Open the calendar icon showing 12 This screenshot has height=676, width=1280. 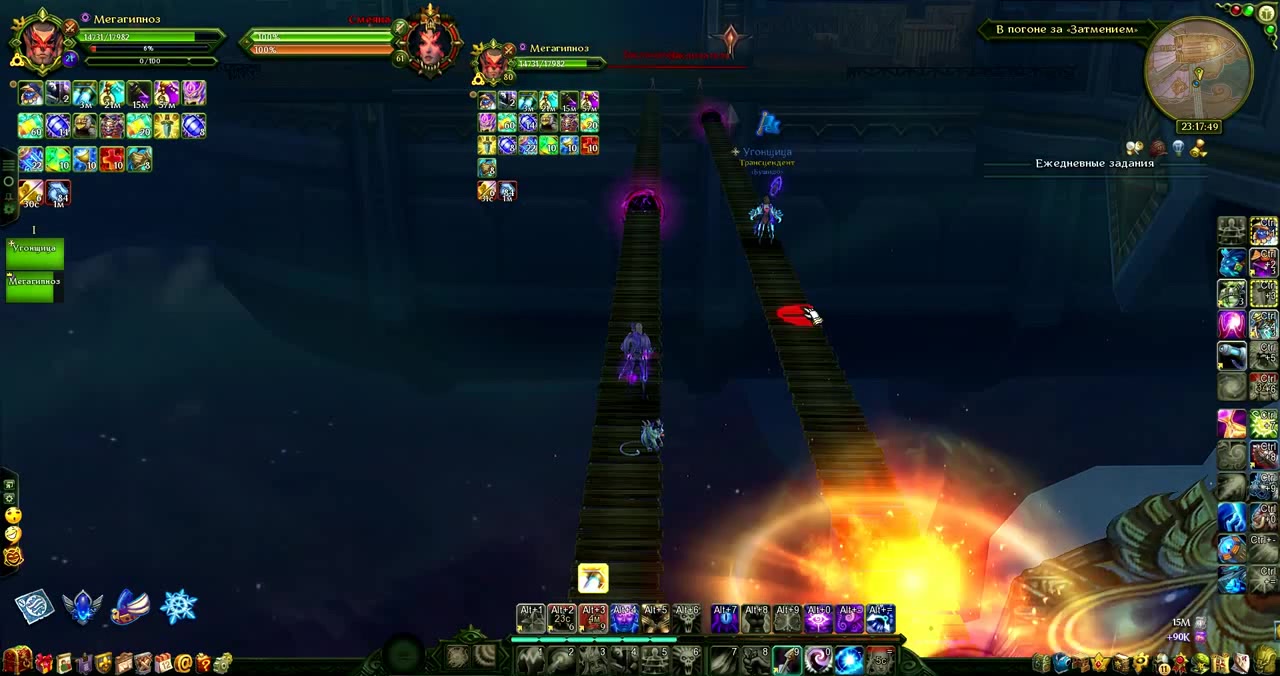[163, 662]
